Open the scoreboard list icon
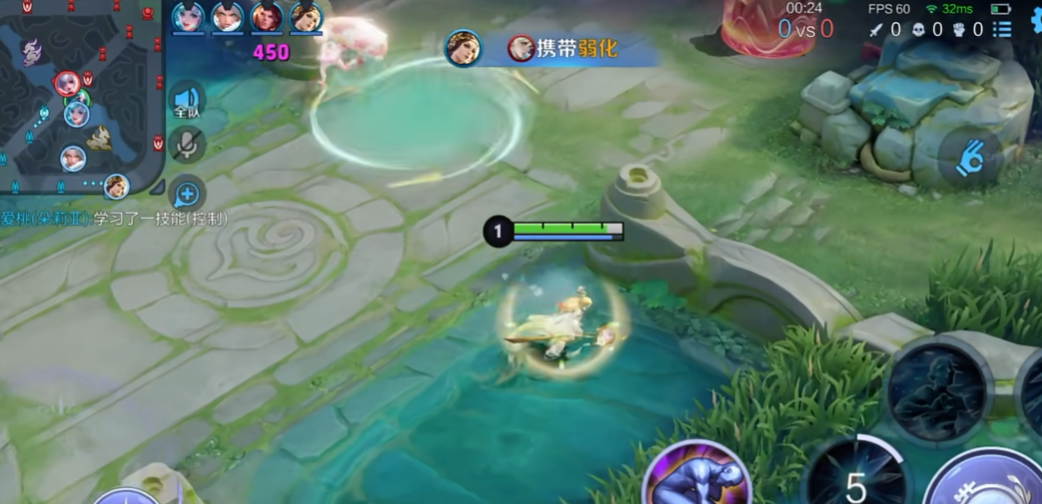This screenshot has width=1042, height=504. [x=1002, y=30]
